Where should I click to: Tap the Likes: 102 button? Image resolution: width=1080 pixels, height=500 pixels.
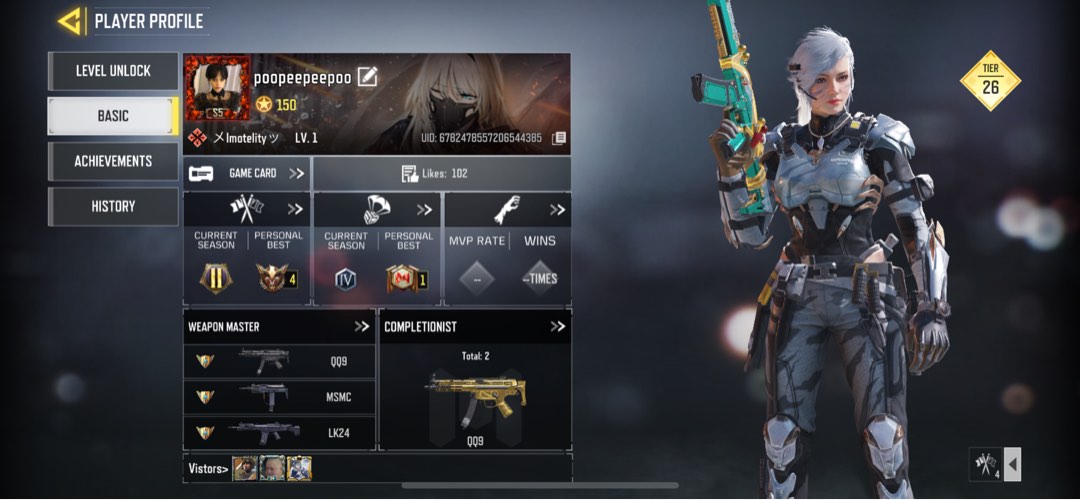click(x=441, y=173)
